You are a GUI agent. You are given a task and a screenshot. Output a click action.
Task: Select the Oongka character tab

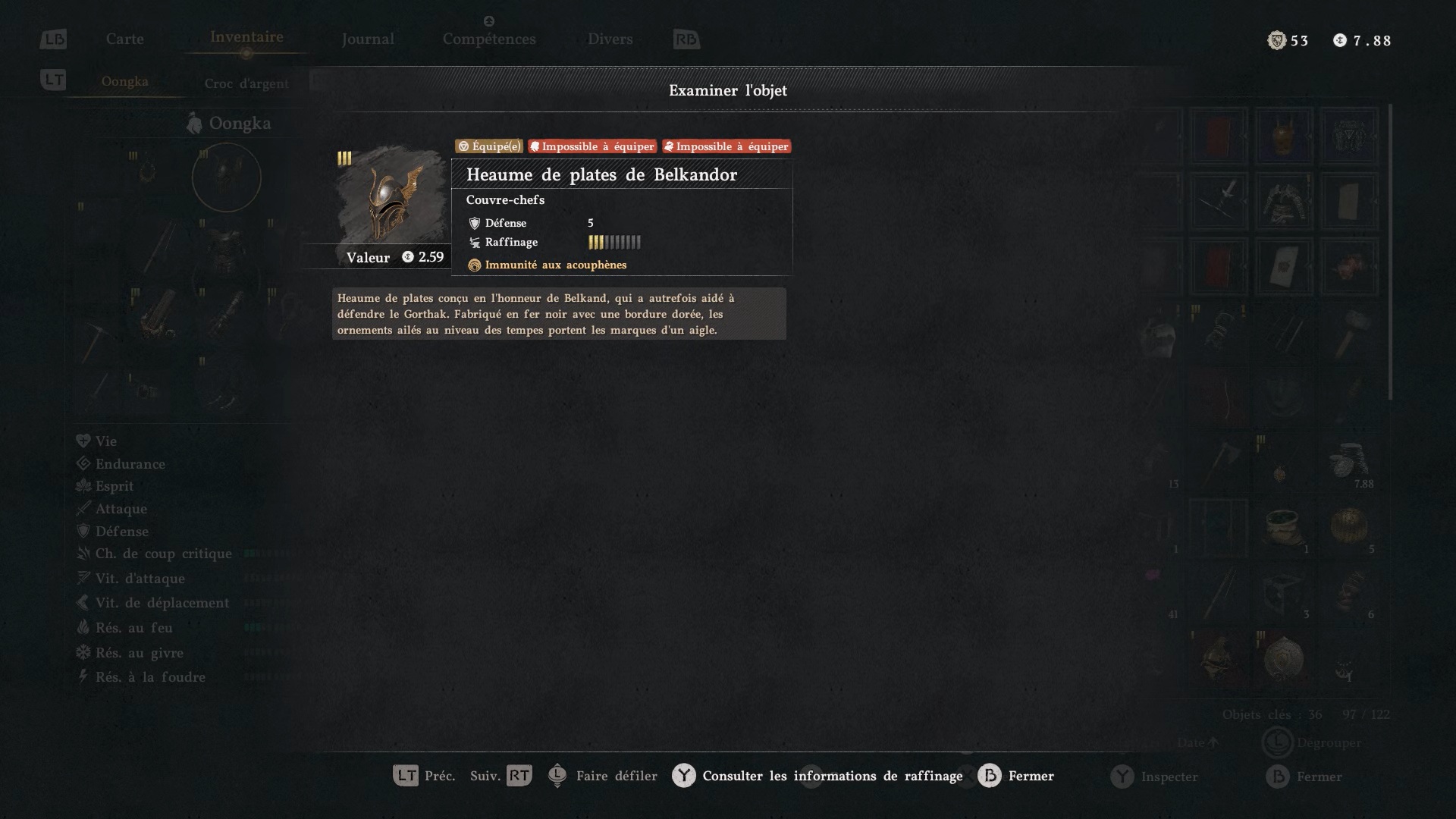click(124, 81)
